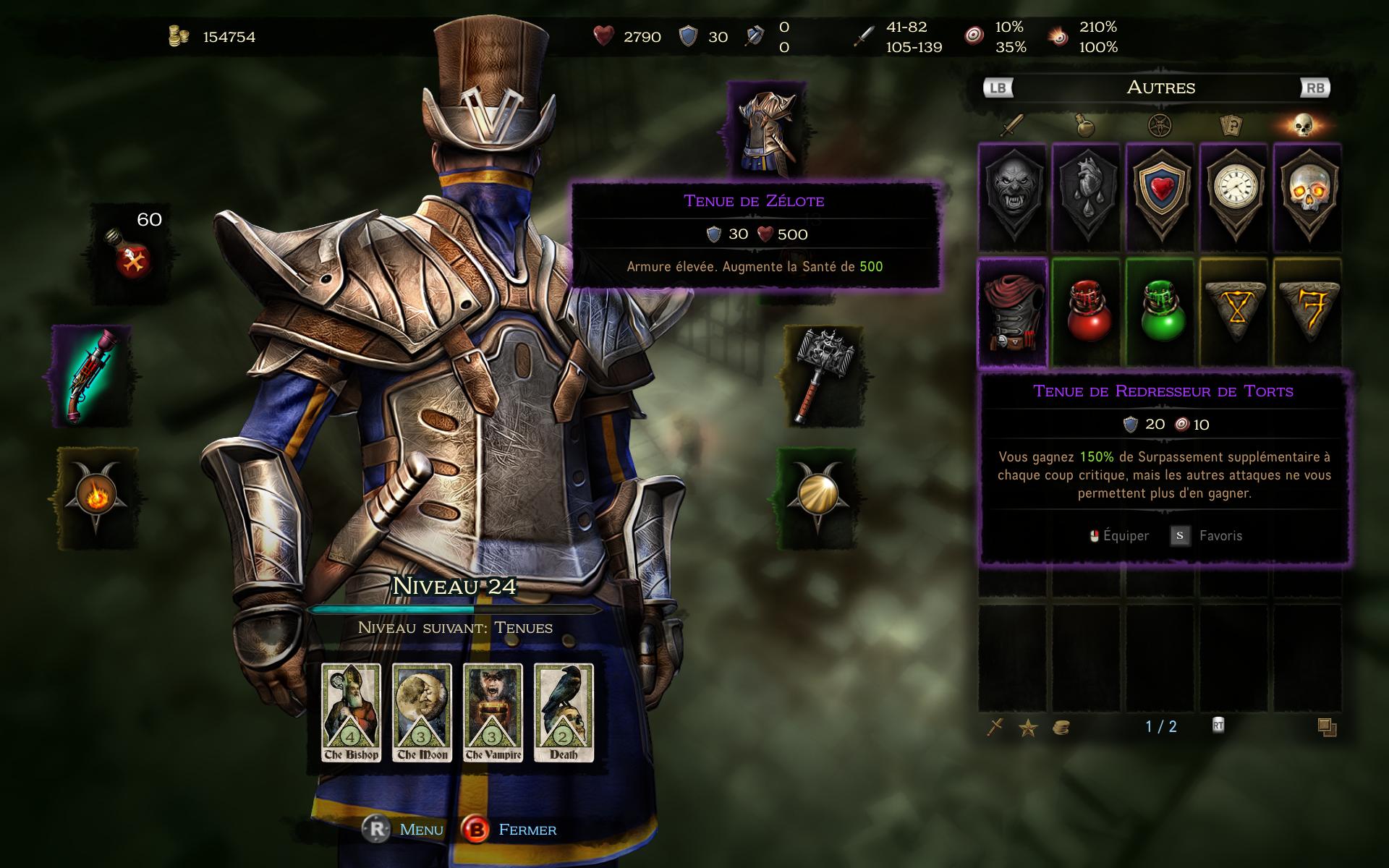The height and width of the screenshot is (868, 1389).
Task: Open the equipped teal pistol slot
Action: click(x=92, y=375)
